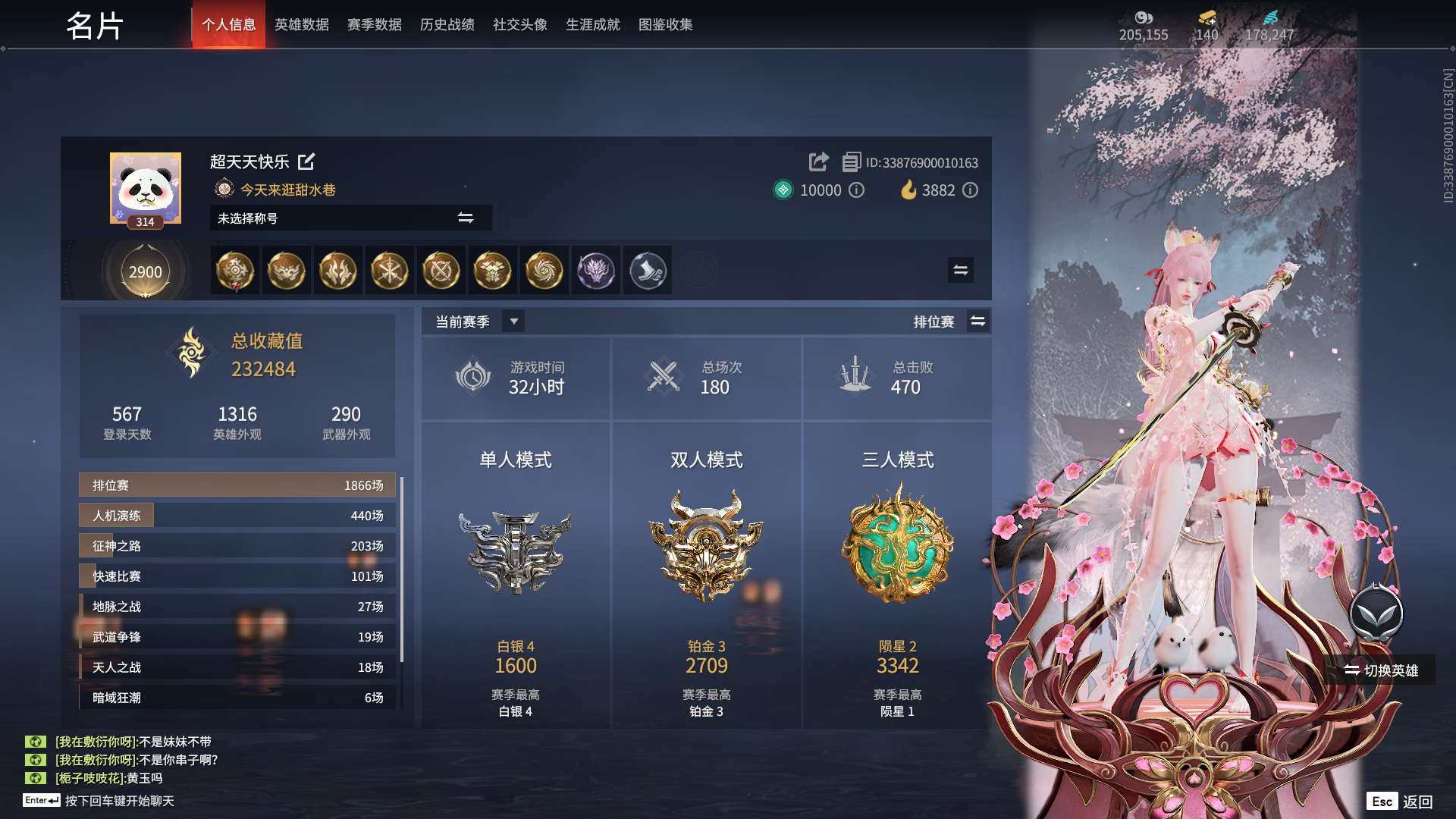Select the purple dragon medal badge
The width and height of the screenshot is (1456, 819).
pyautogui.click(x=596, y=270)
